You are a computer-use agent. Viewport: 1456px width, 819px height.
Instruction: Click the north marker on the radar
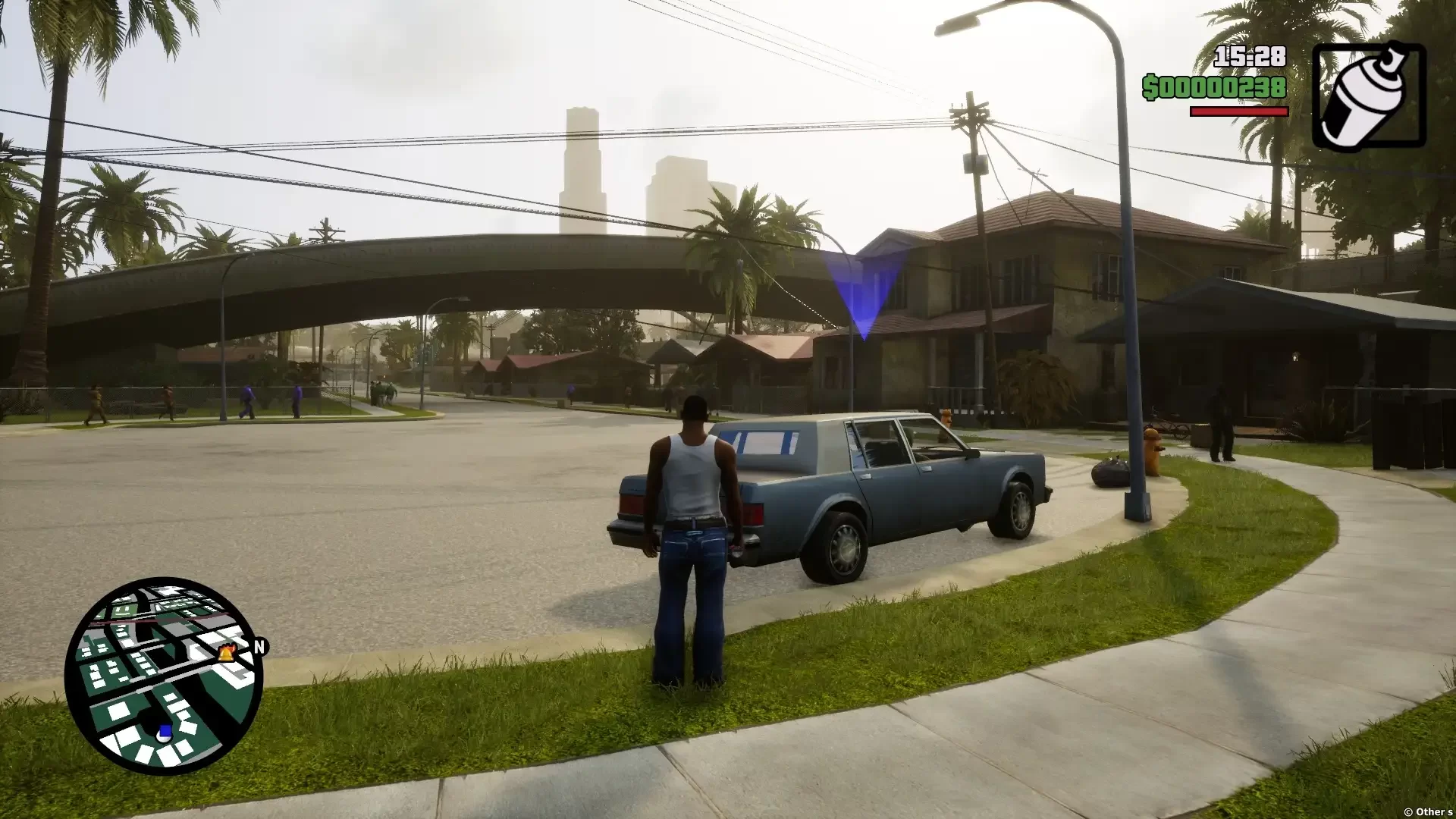[x=260, y=647]
